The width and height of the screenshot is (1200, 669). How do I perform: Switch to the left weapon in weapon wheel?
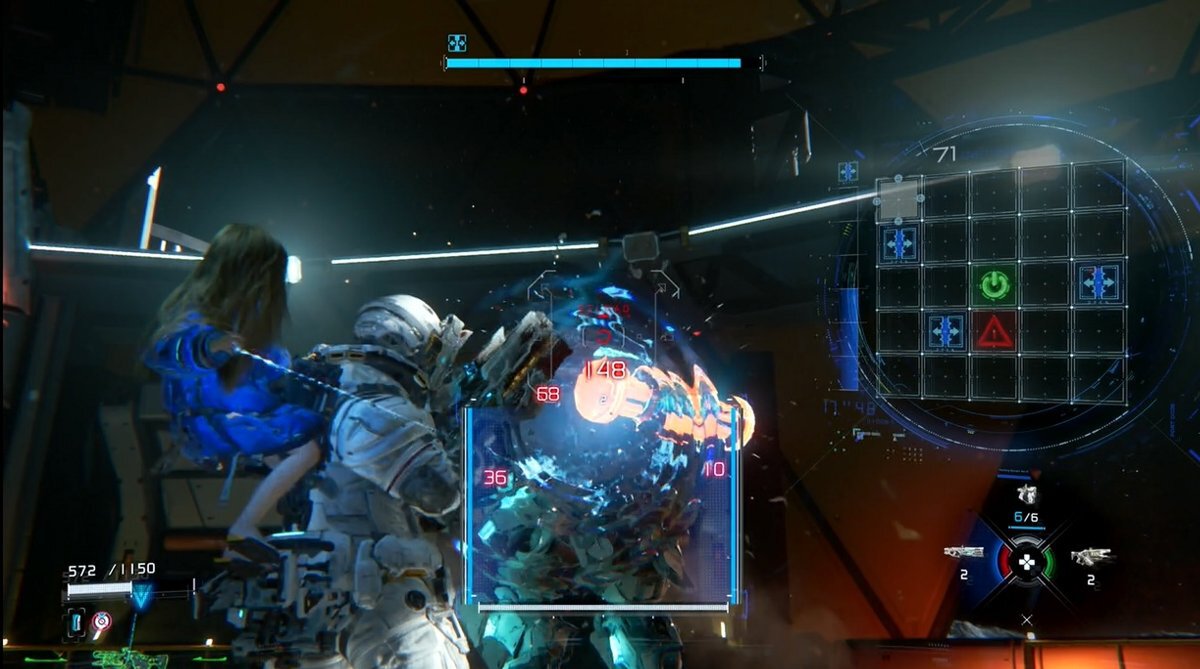pos(964,552)
